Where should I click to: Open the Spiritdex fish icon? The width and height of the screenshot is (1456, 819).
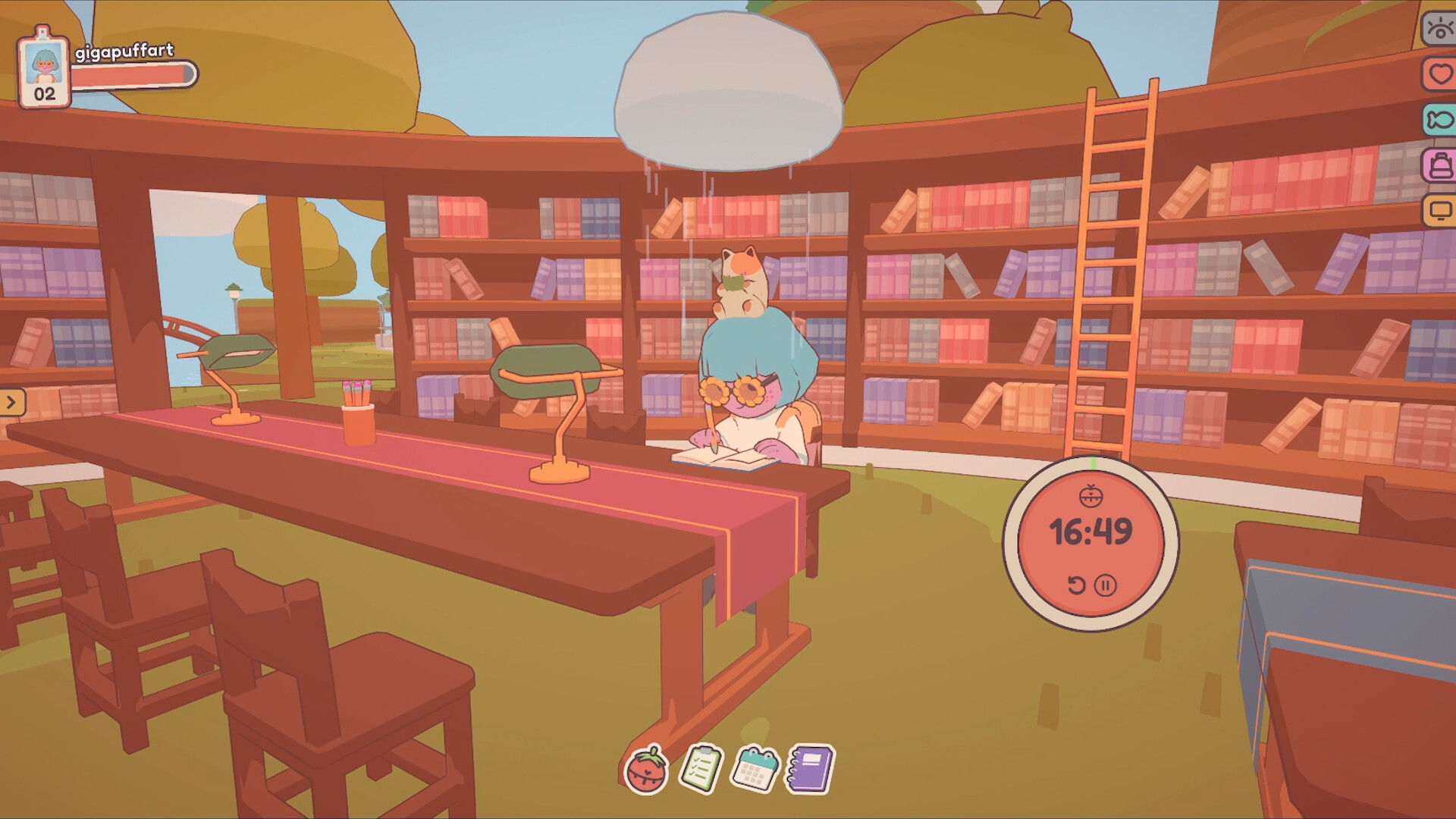1439,118
